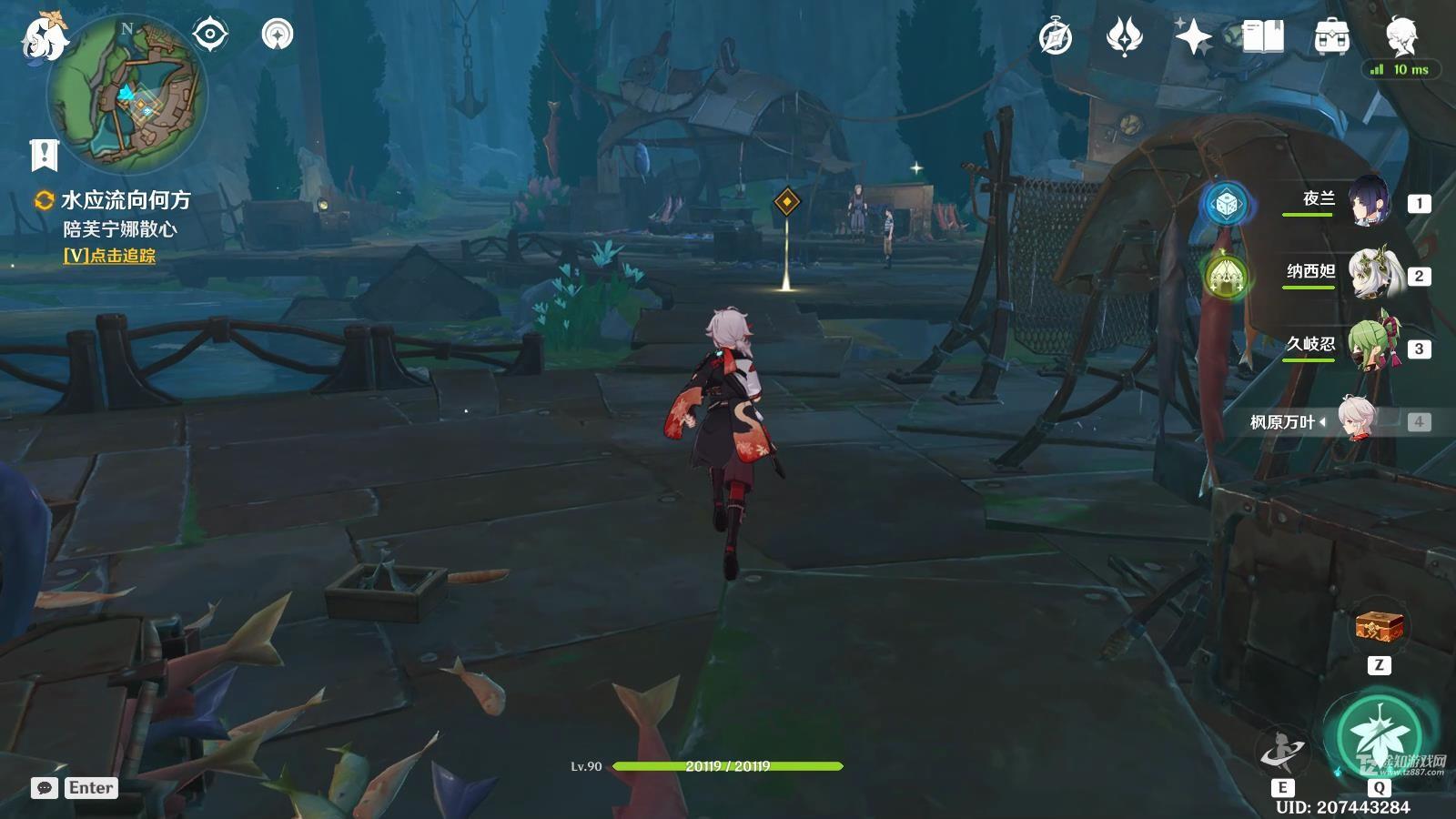The image size is (1456, 819).
Task: Switch to party member 久岐忍
Action: click(x=1367, y=347)
